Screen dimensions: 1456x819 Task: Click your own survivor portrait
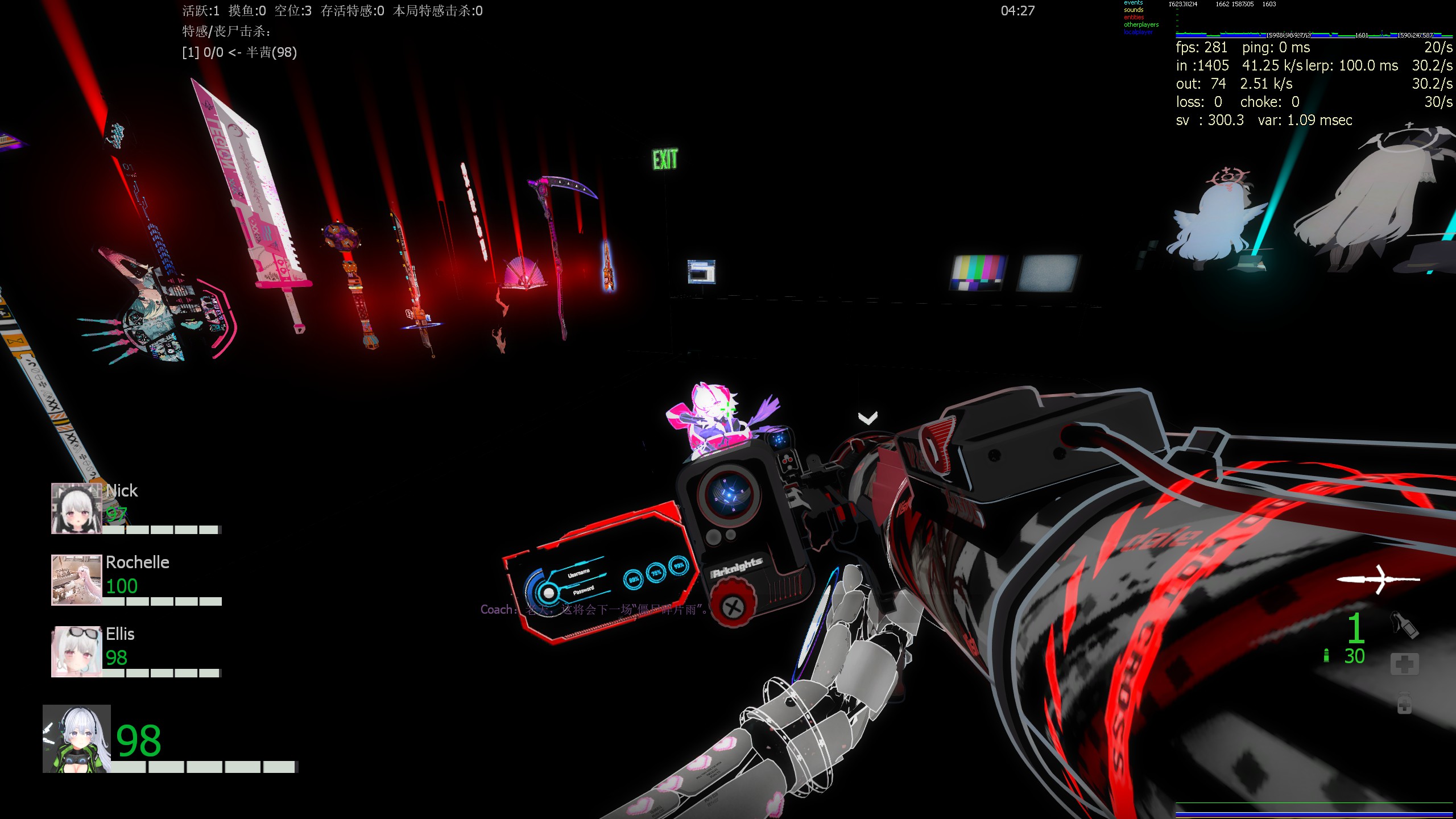pyautogui.click(x=77, y=739)
